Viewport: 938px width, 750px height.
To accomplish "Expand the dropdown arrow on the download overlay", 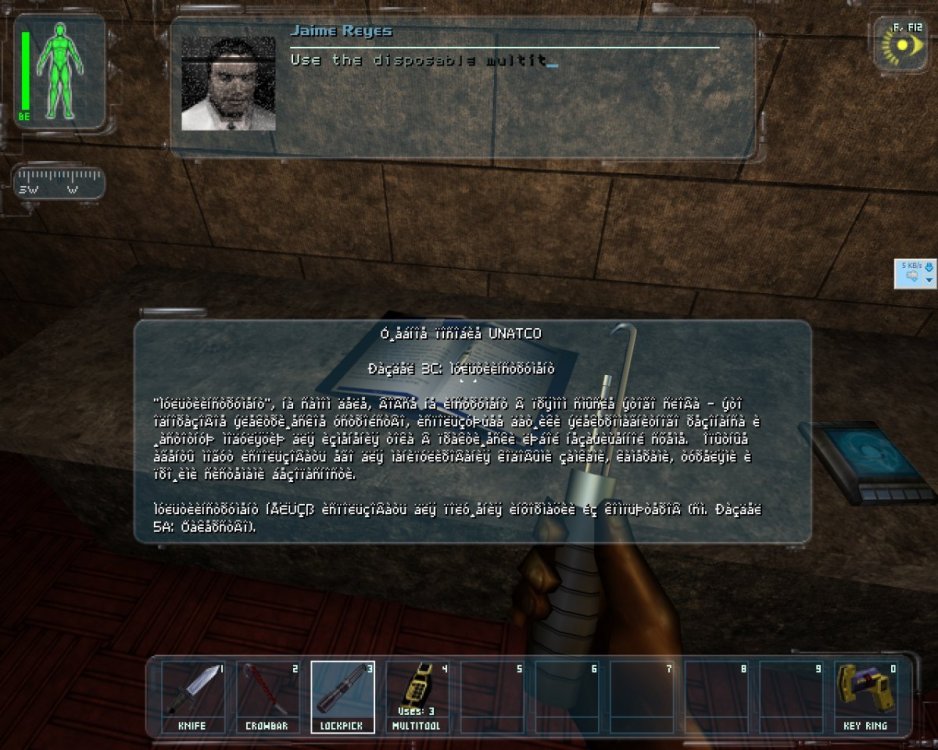I will click(929, 280).
